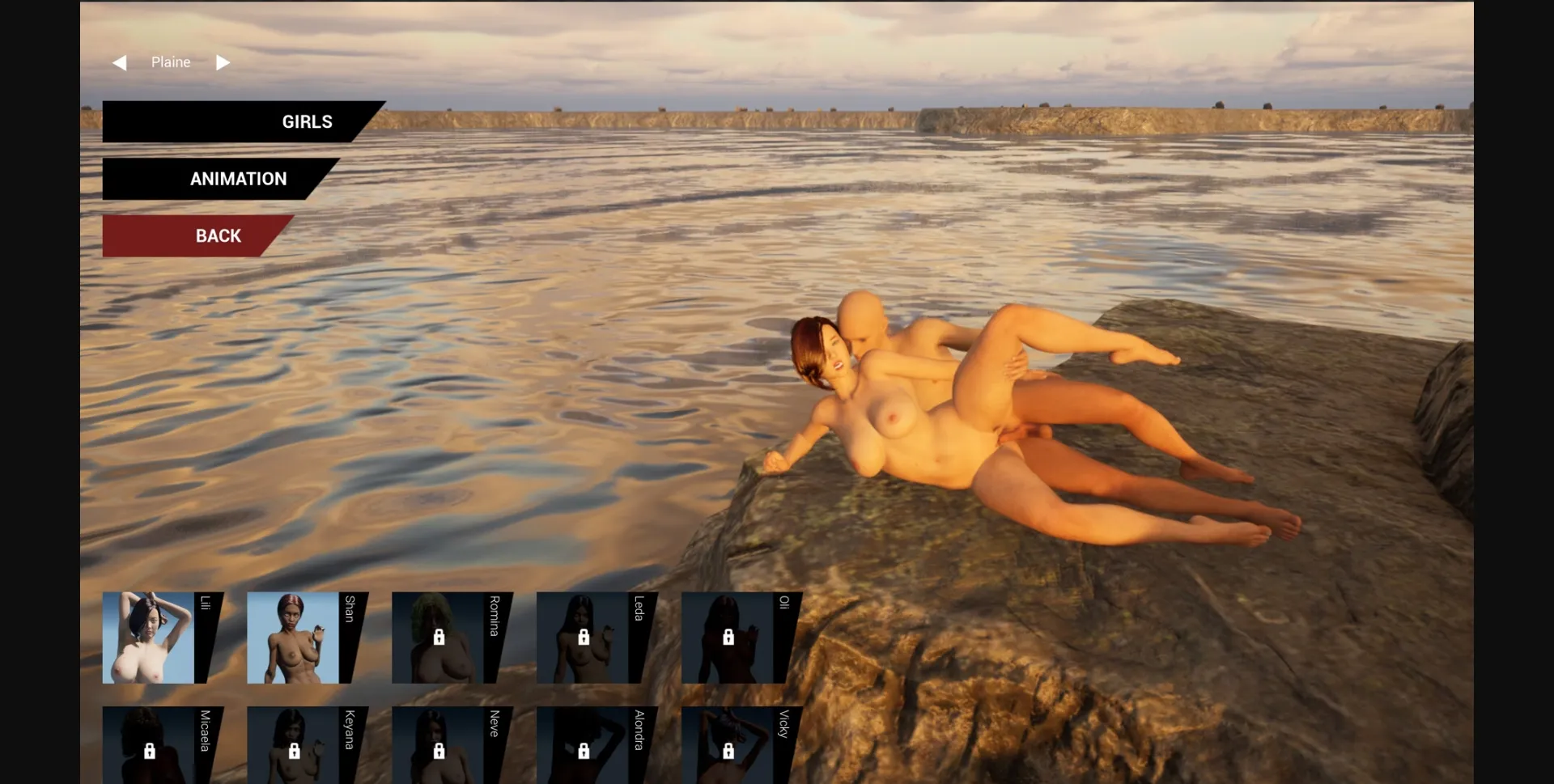Go to previous location using left arrow
Viewport: 1554px width, 784px height.
pyautogui.click(x=120, y=61)
